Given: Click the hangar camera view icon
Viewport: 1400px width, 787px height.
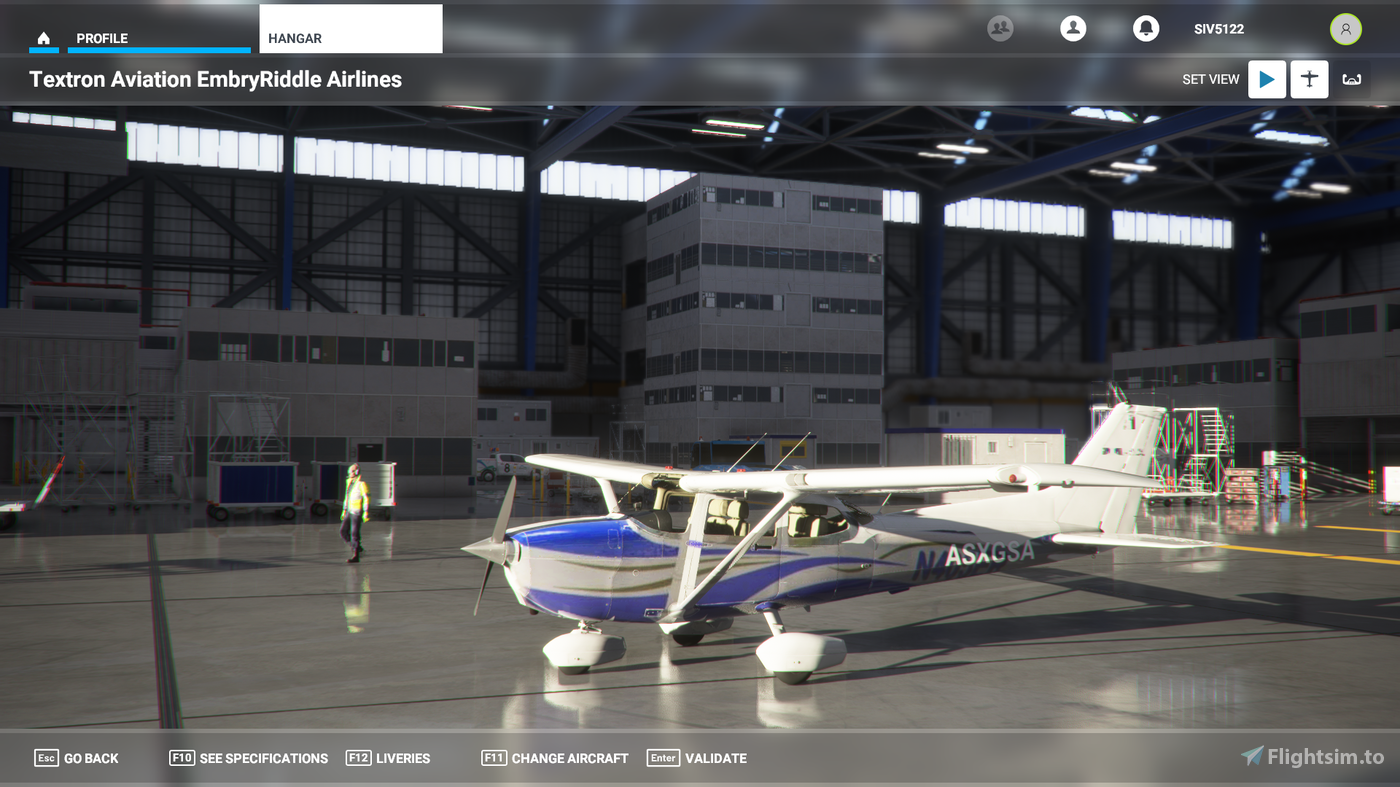Looking at the screenshot, I should click(1351, 79).
